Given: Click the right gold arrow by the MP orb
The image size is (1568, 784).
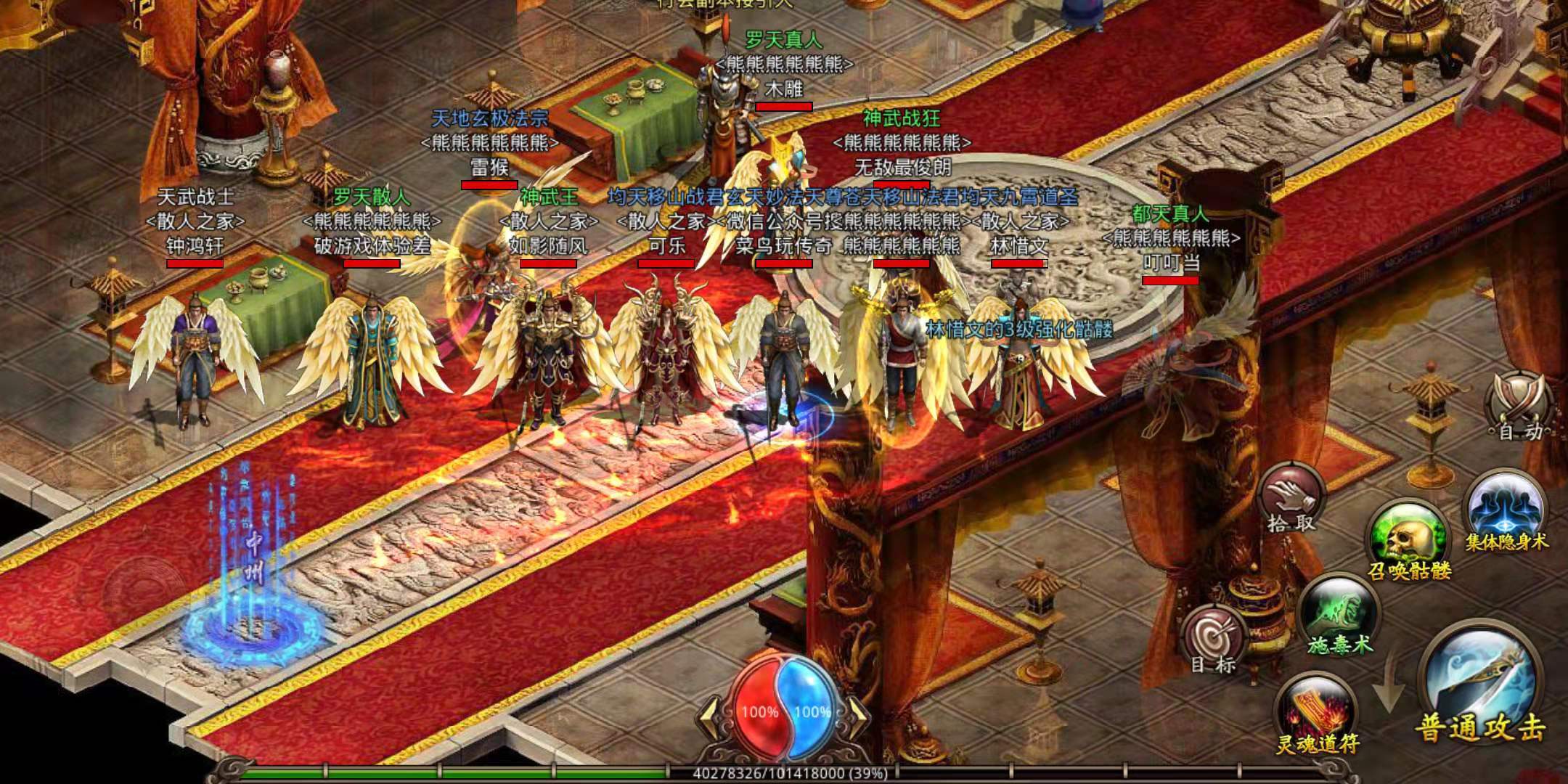Looking at the screenshot, I should coord(860,714).
